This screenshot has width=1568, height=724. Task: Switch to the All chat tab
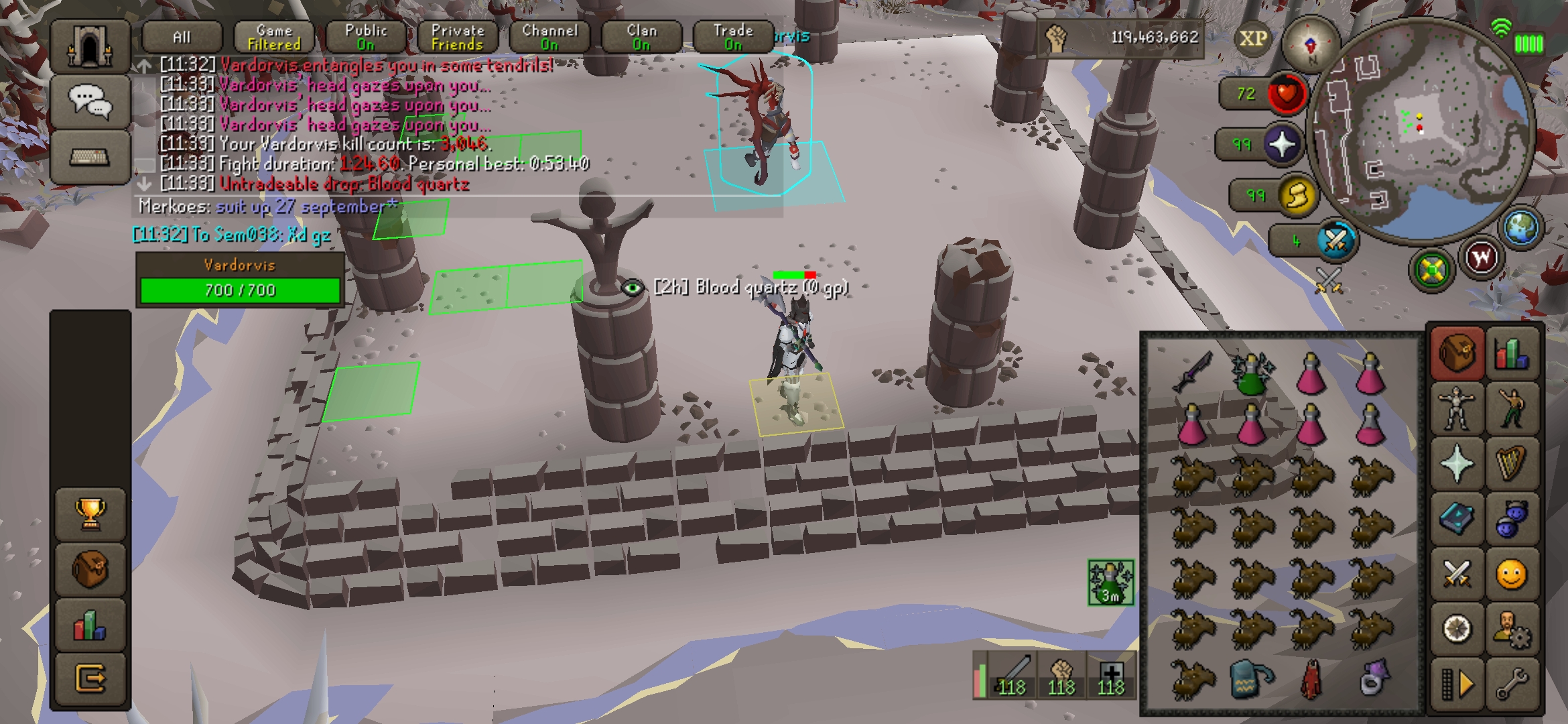(182, 38)
